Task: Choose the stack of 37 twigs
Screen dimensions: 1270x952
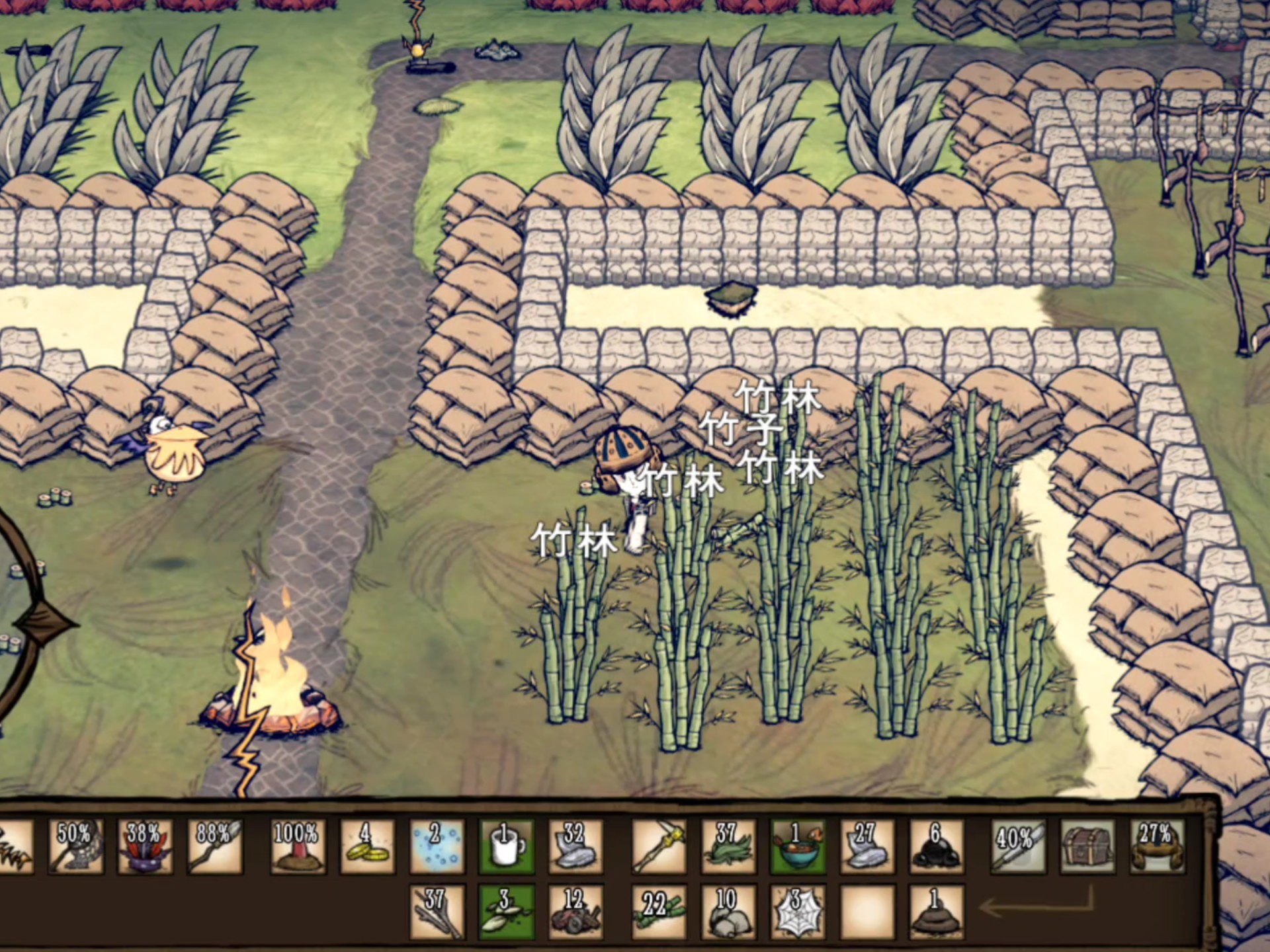Action: 437,912
